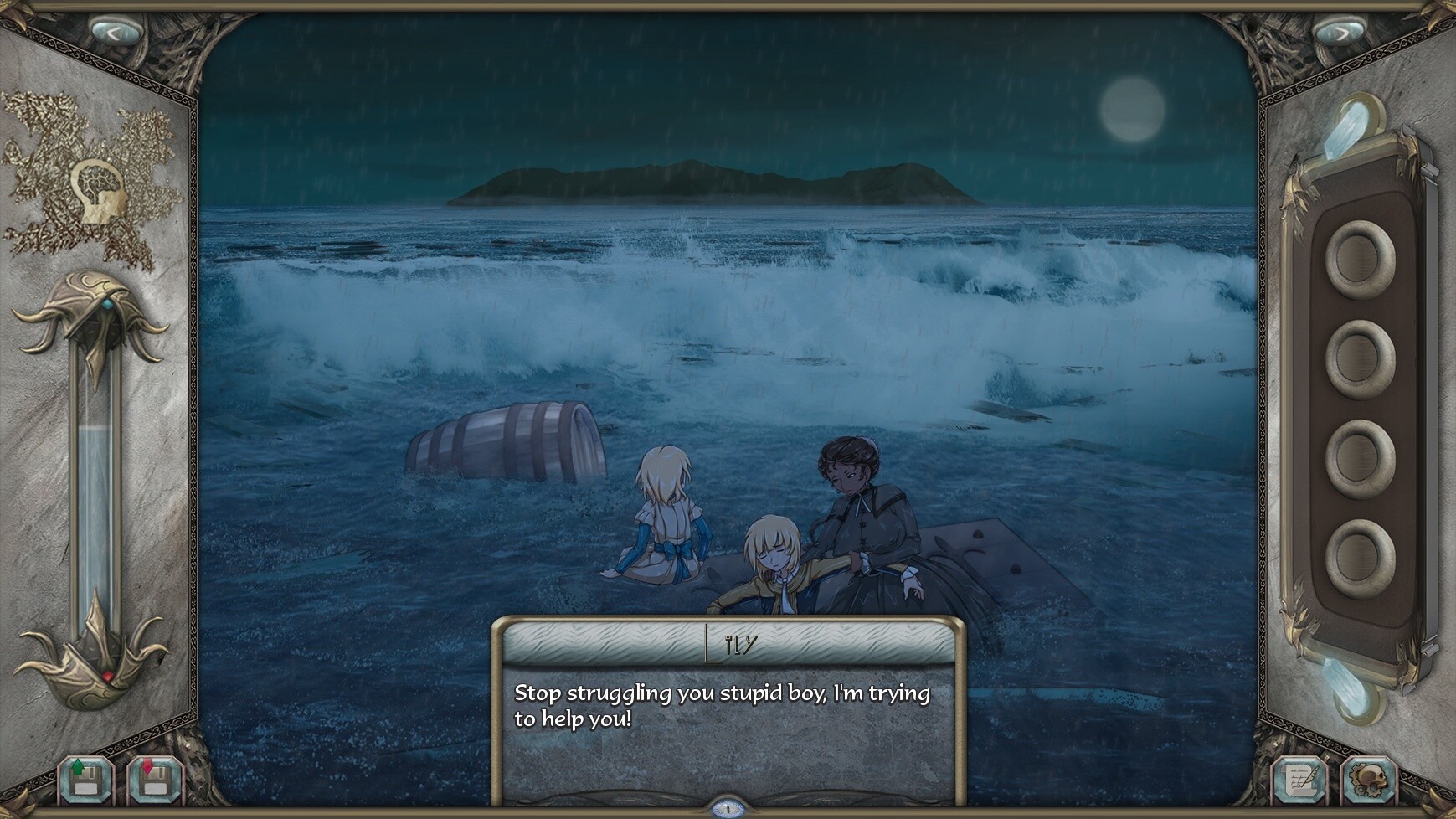1456x819 pixels.
Task: Click the floppy disk with green arrow
Action: [x=86, y=781]
